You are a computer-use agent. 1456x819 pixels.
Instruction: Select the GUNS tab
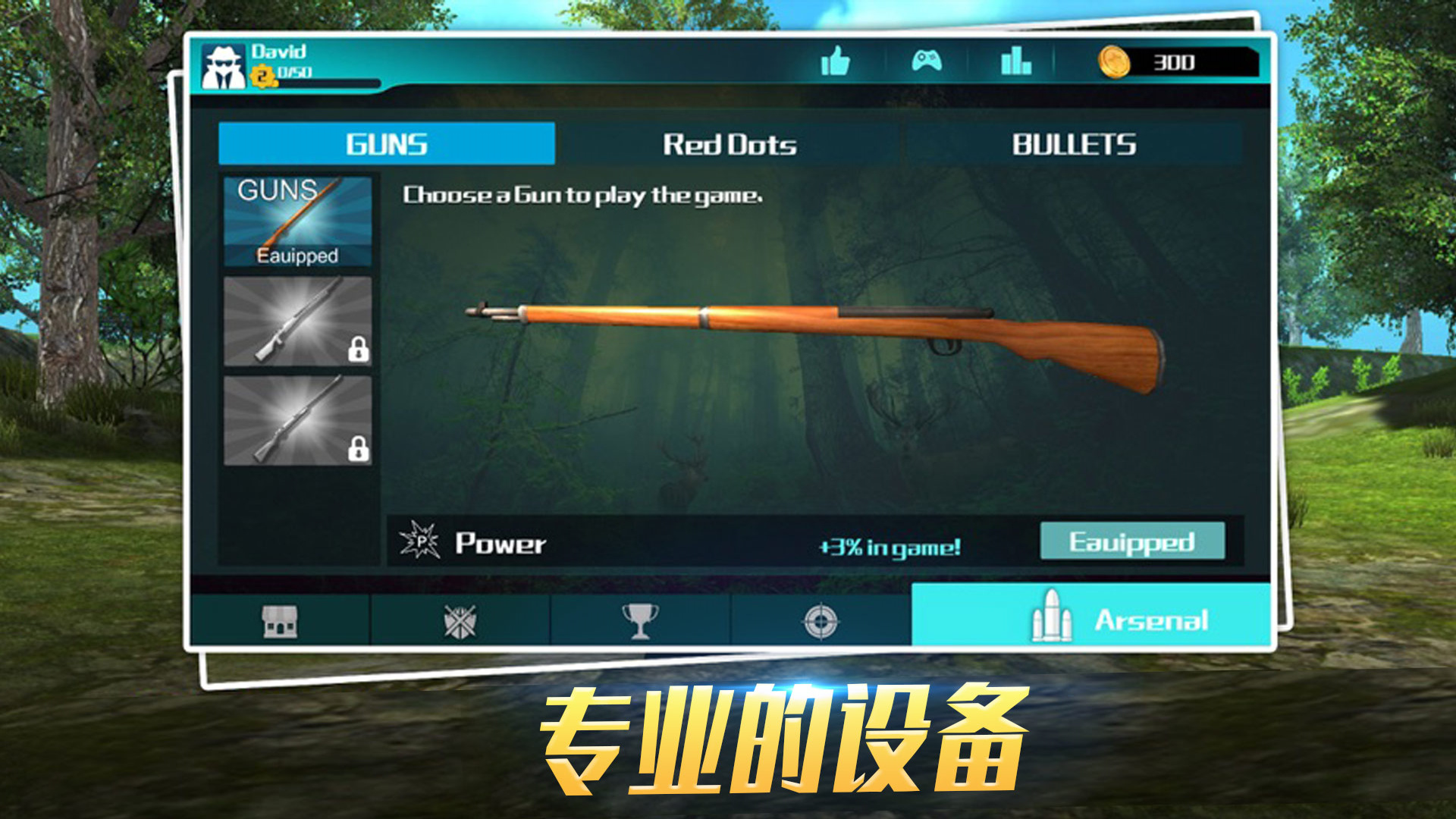[386, 144]
